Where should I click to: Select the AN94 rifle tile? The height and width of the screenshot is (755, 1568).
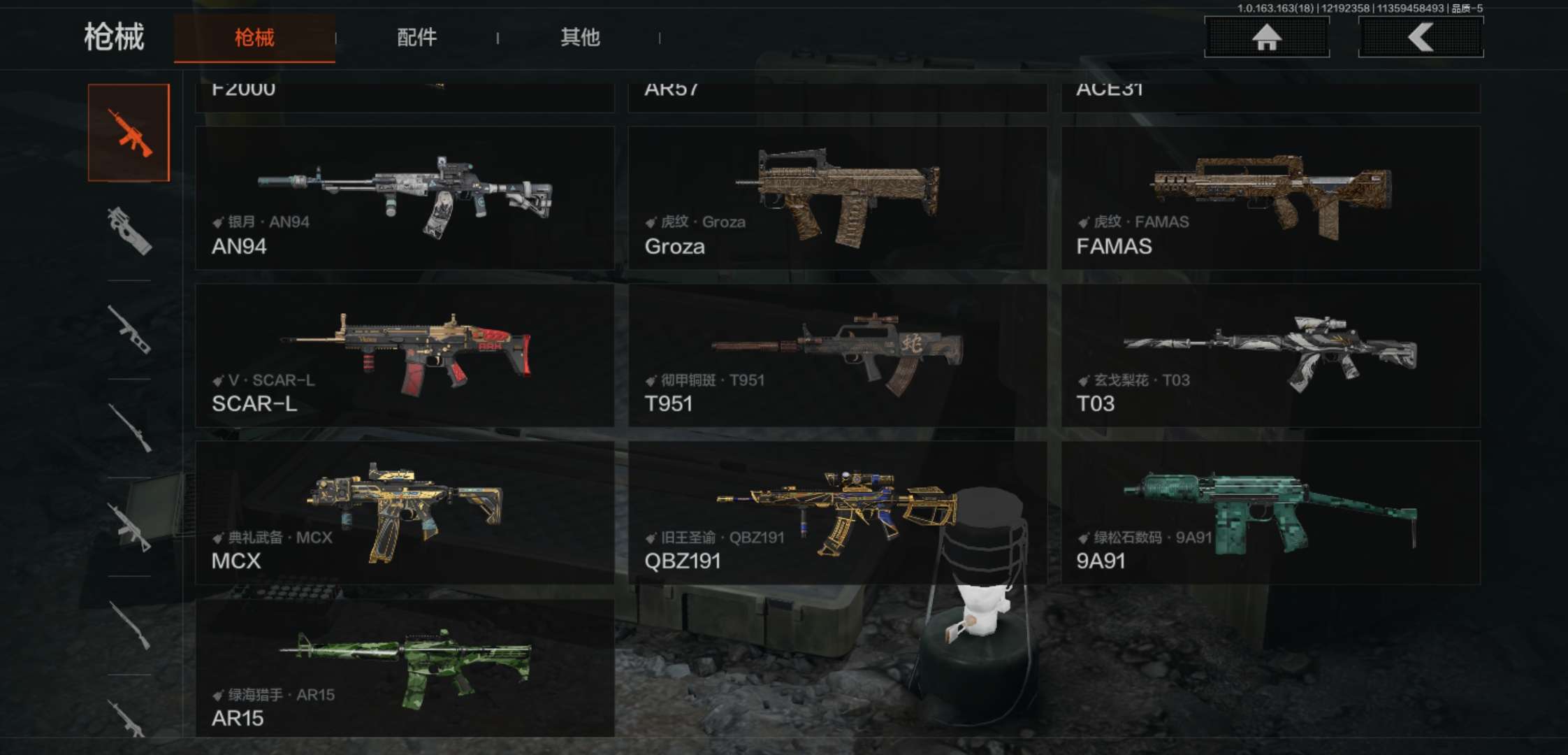coord(405,199)
